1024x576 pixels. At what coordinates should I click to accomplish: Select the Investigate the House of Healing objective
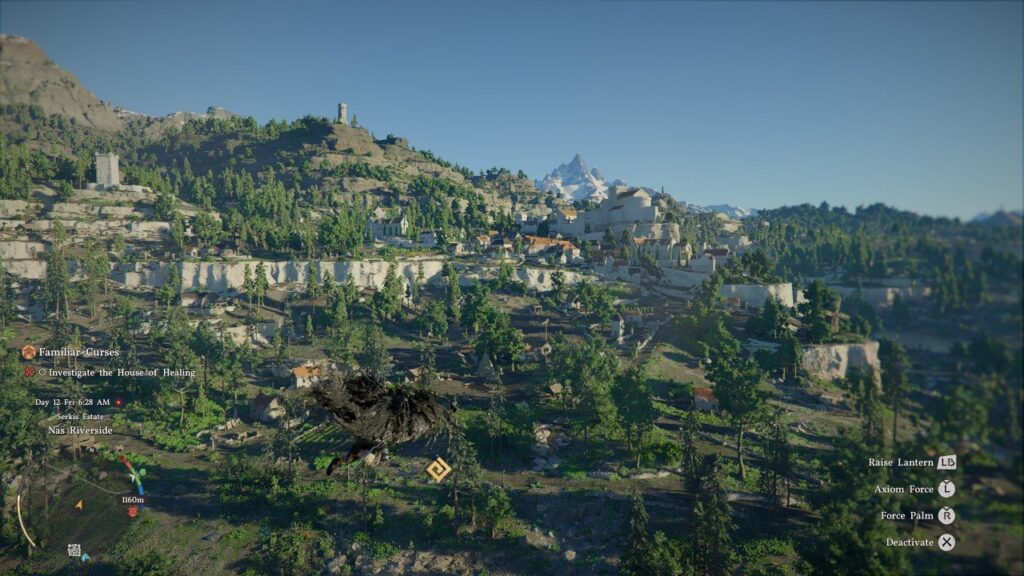click(121, 372)
